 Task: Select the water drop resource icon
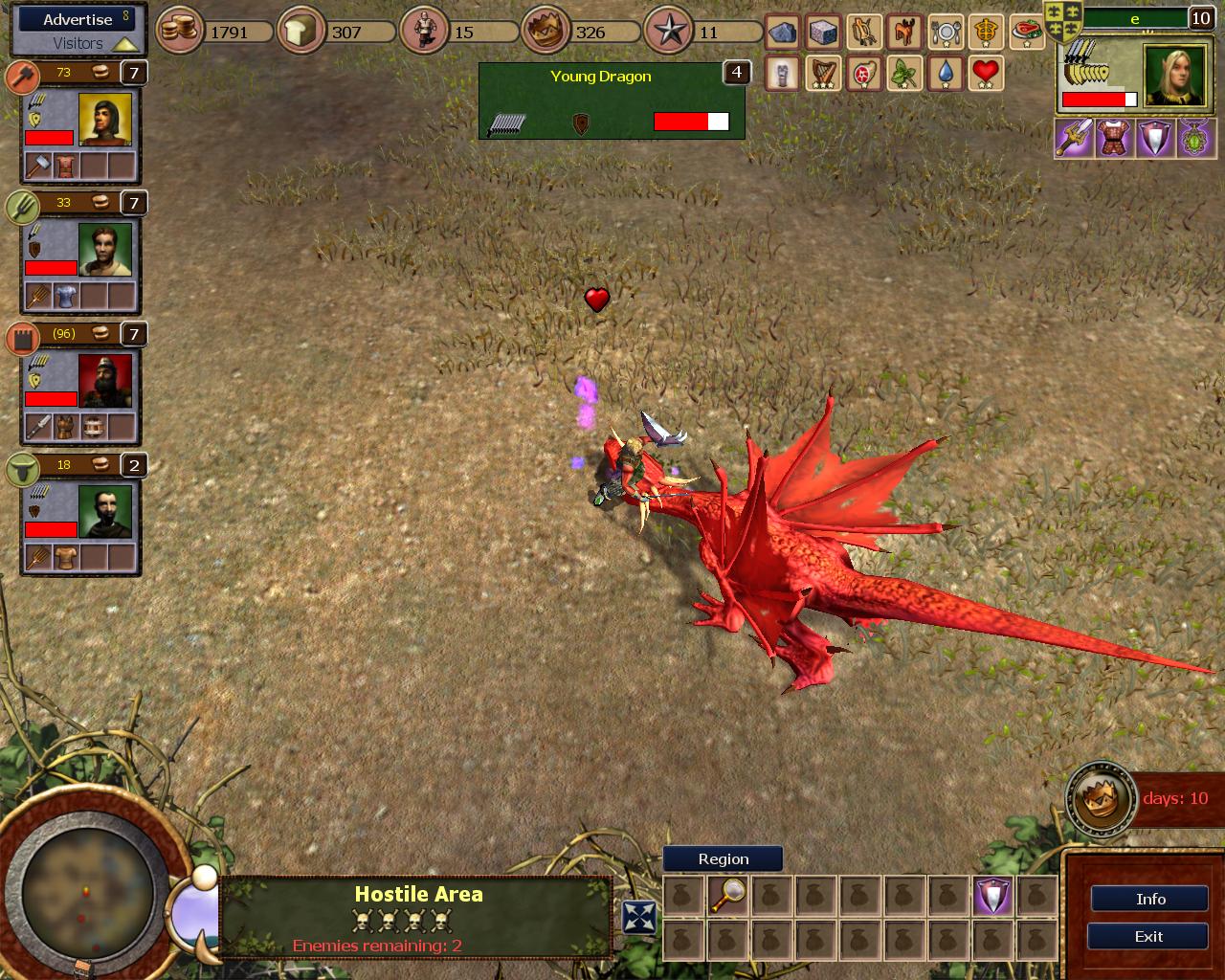[945, 73]
